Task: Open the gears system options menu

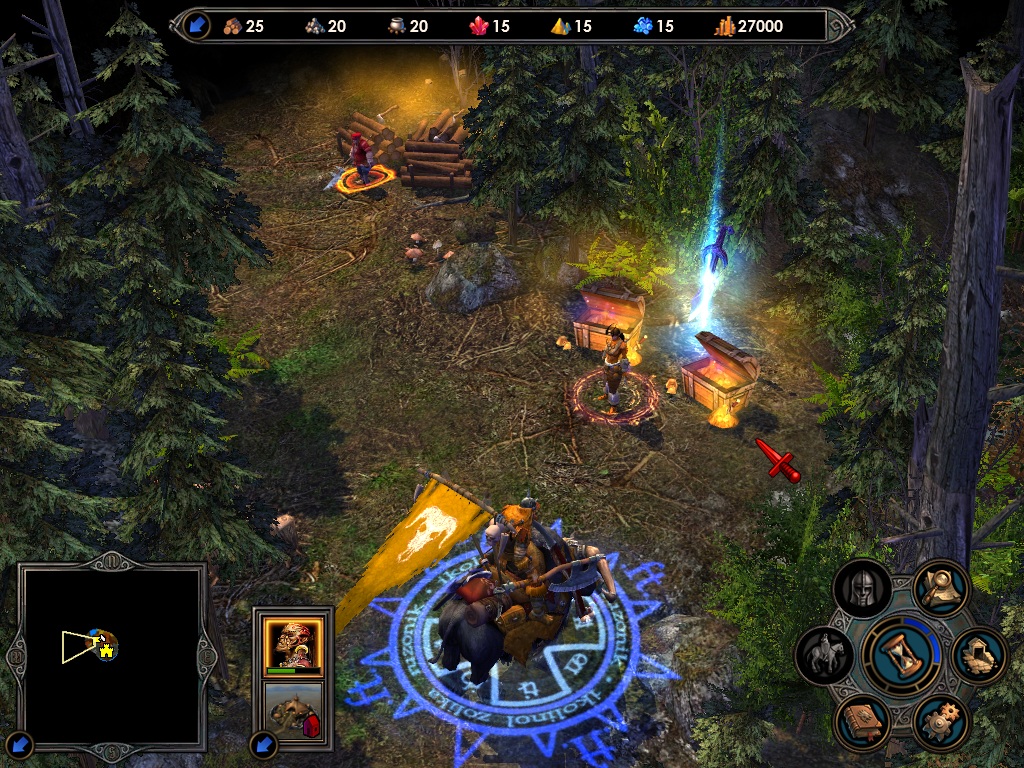Action: point(941,723)
